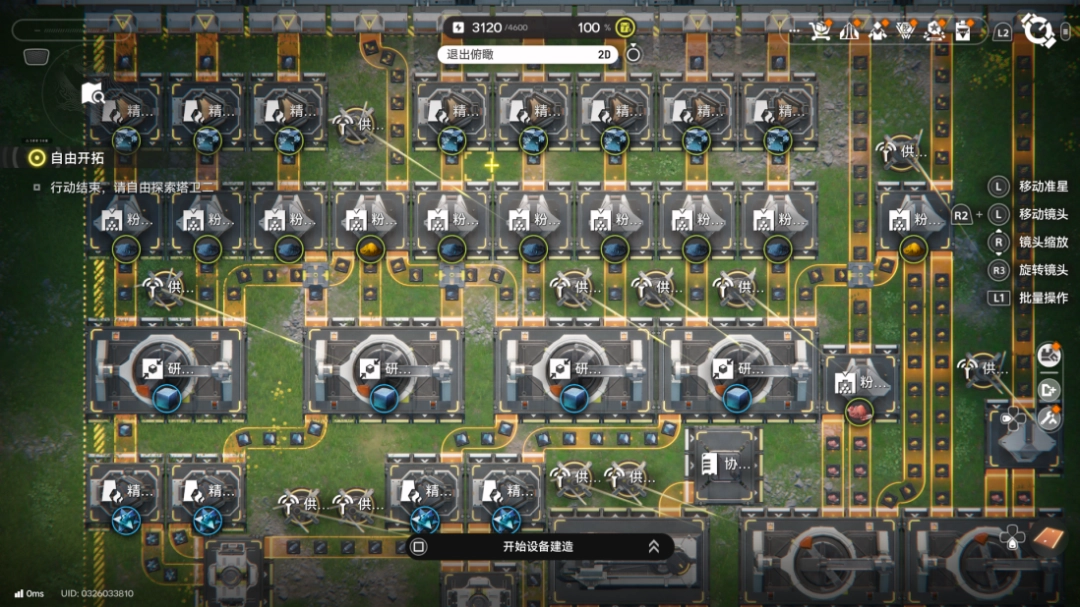Expand the build bar chevron arrows

coord(653,547)
